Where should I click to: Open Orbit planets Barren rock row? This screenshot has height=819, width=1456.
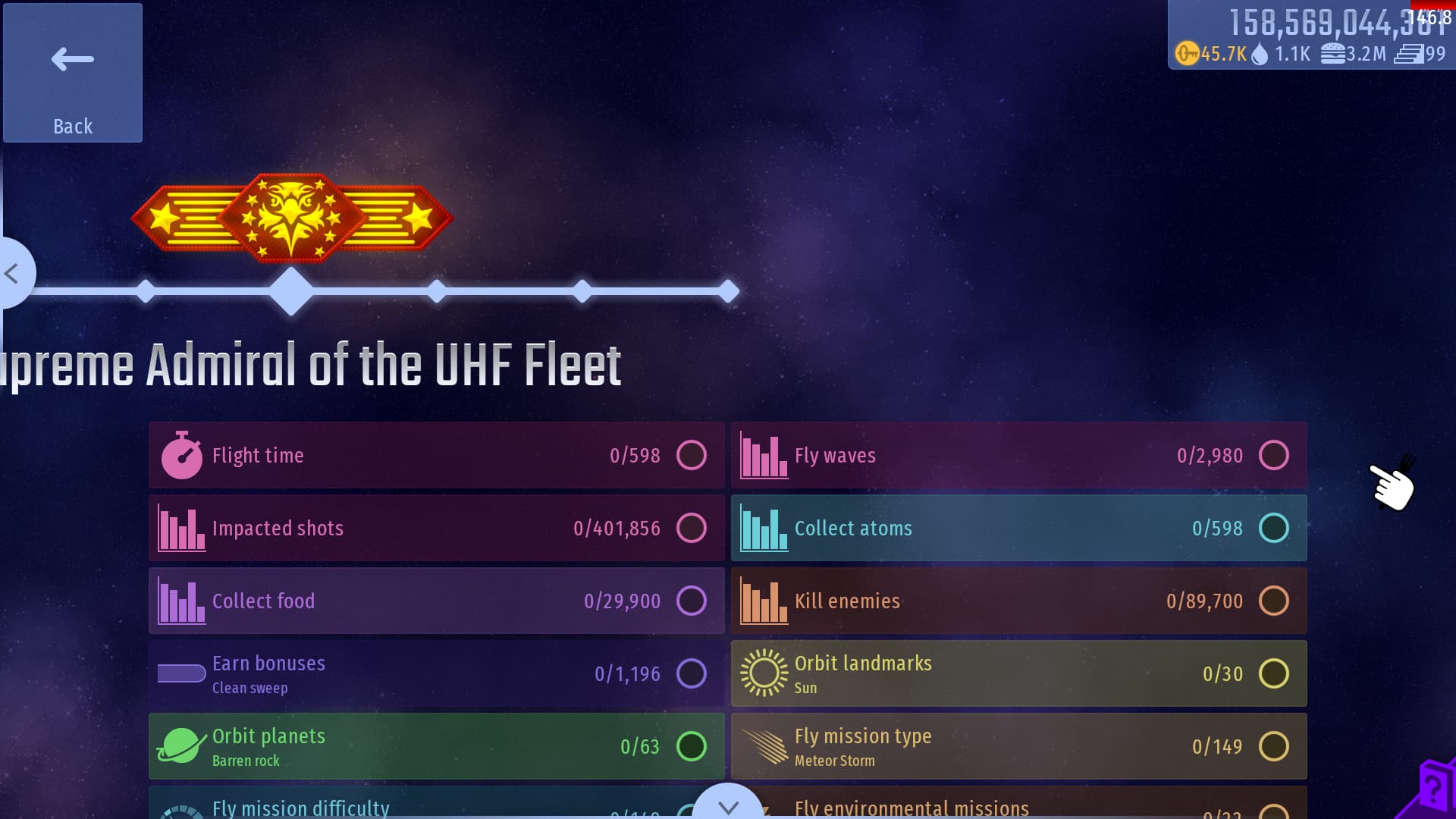(x=436, y=746)
